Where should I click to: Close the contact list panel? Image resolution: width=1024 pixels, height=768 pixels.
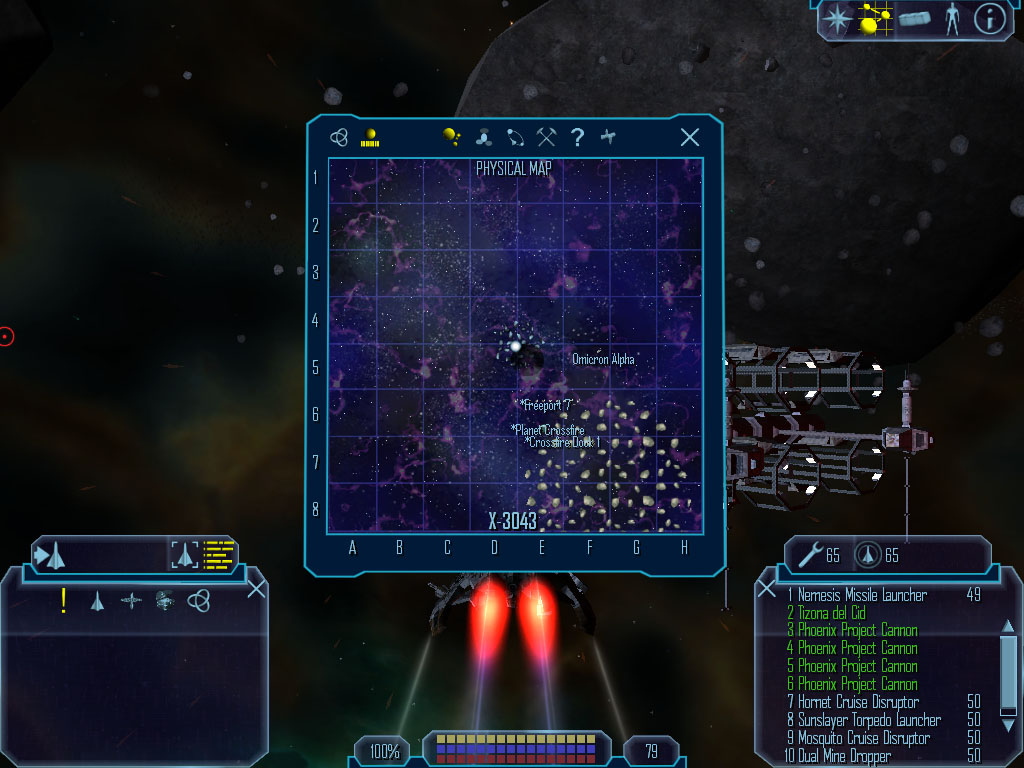(256, 589)
